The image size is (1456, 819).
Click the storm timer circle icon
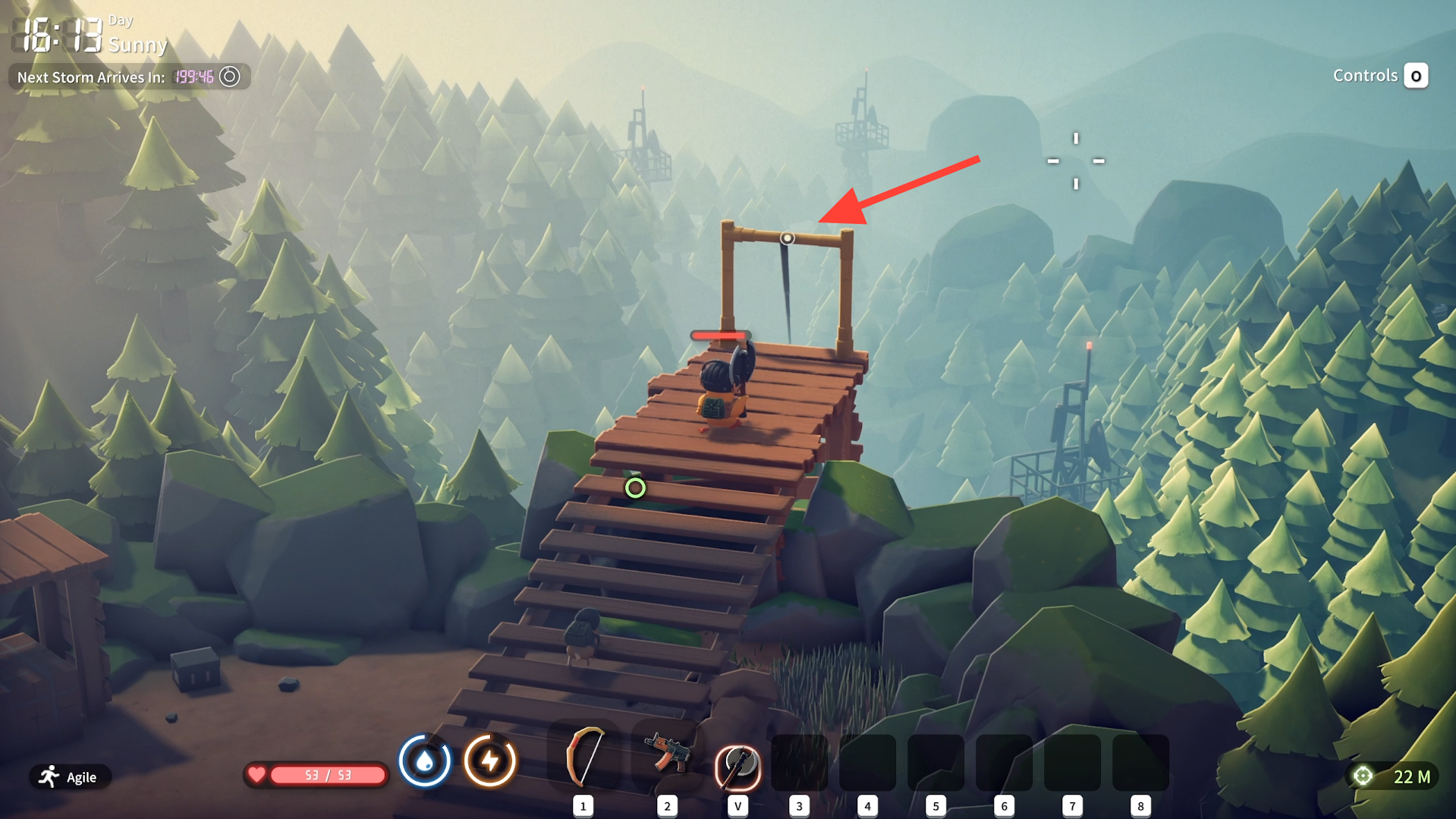pos(229,77)
